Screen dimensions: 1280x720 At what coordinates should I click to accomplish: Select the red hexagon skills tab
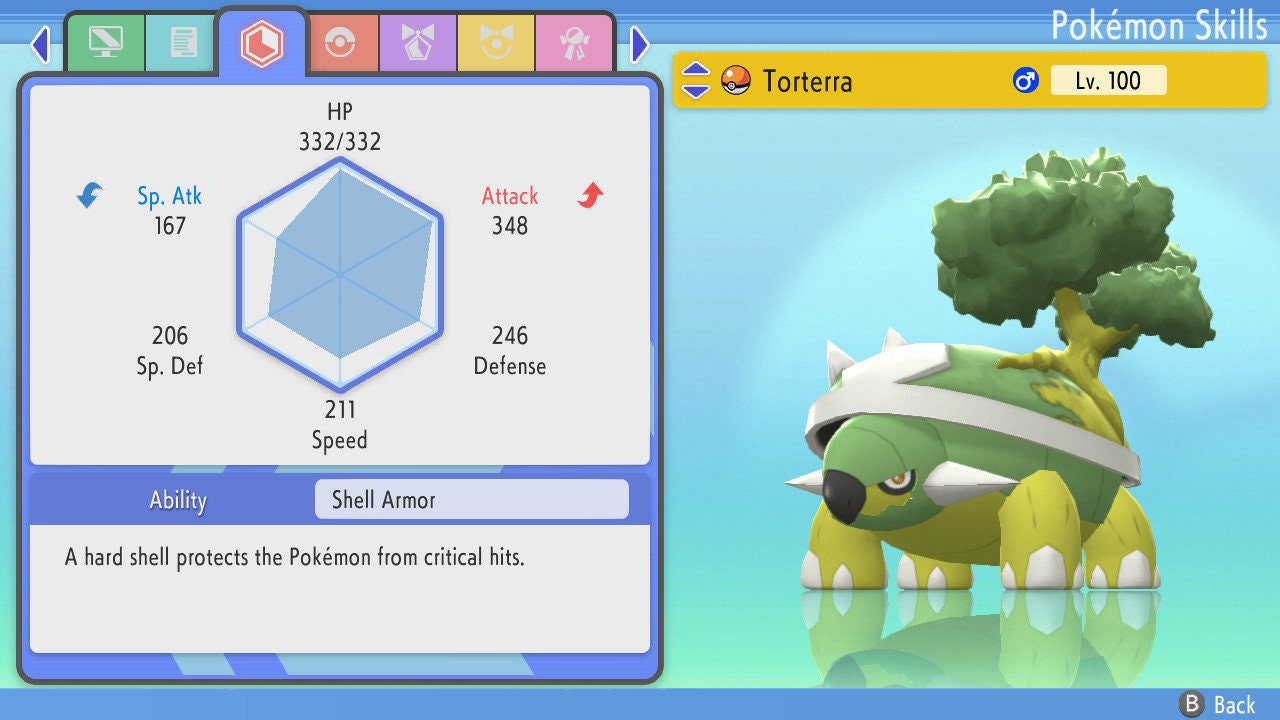tap(262, 43)
